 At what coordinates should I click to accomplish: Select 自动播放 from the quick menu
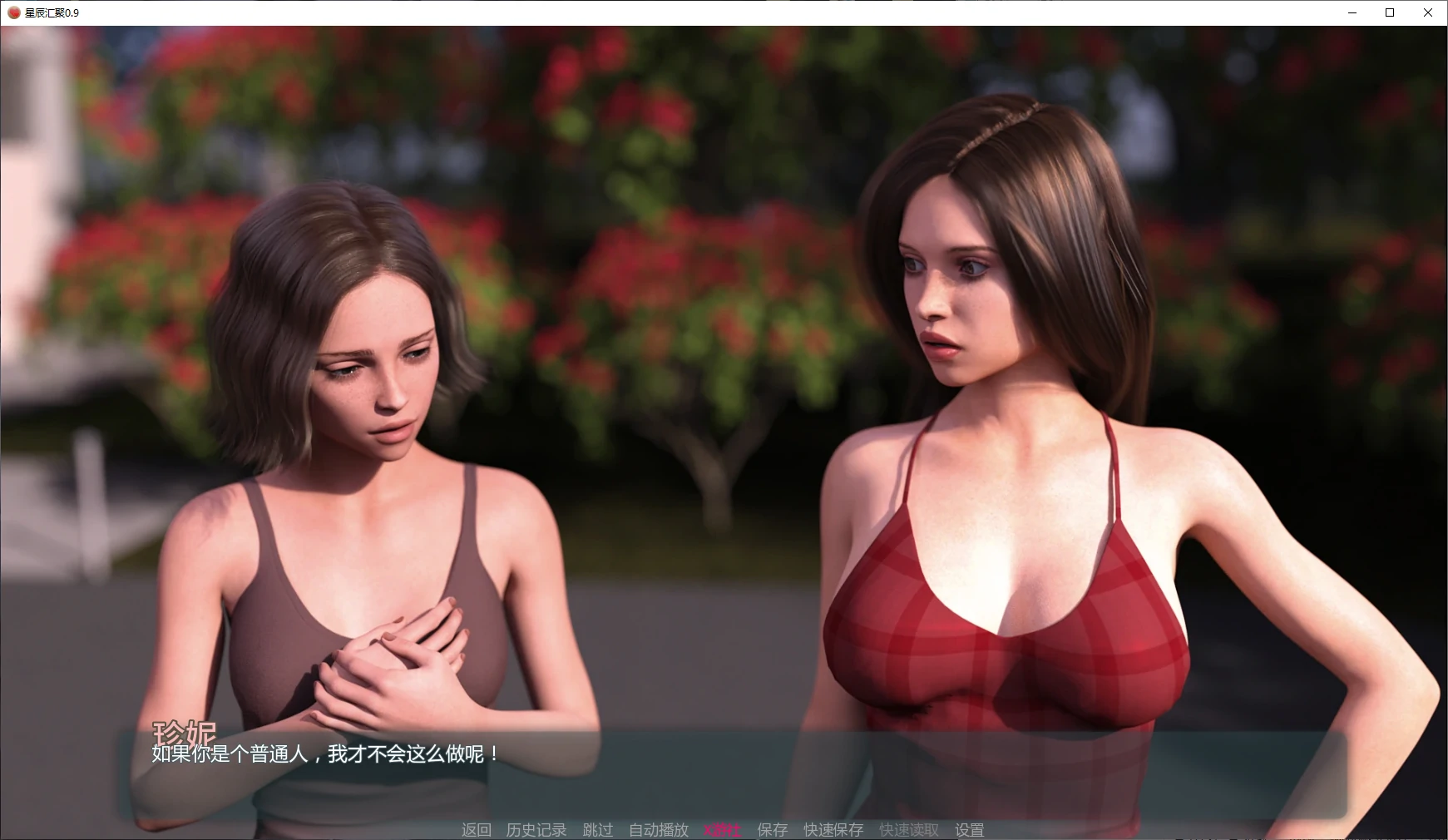click(659, 829)
